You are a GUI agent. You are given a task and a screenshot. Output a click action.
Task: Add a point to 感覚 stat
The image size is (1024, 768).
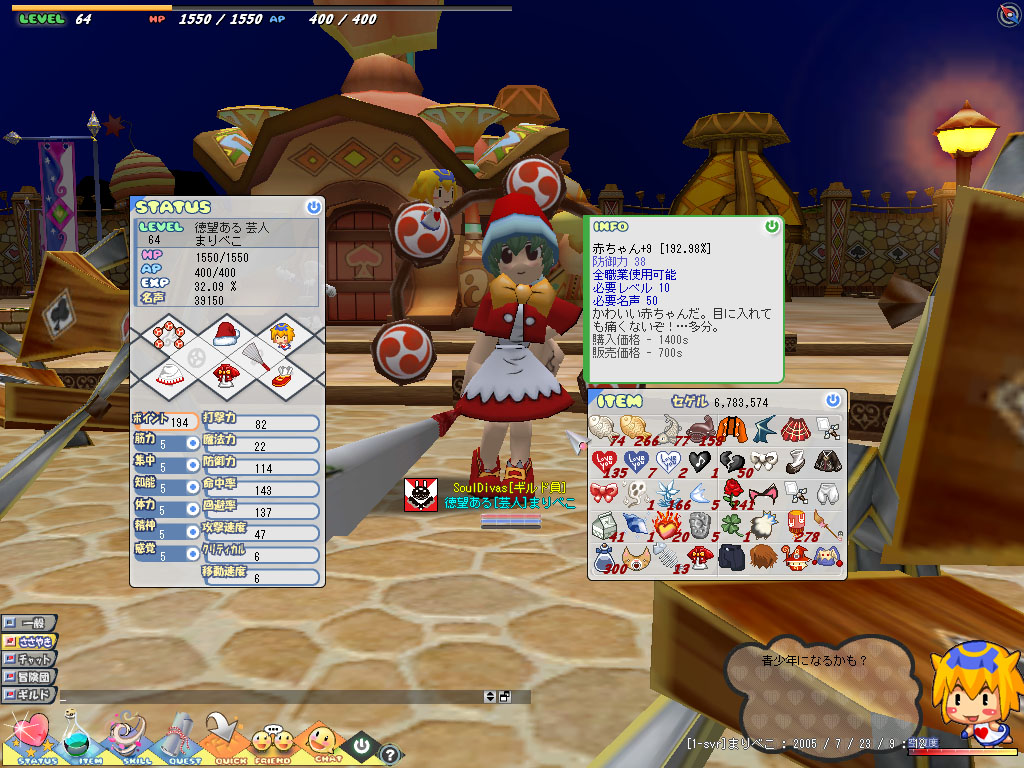[x=192, y=553]
